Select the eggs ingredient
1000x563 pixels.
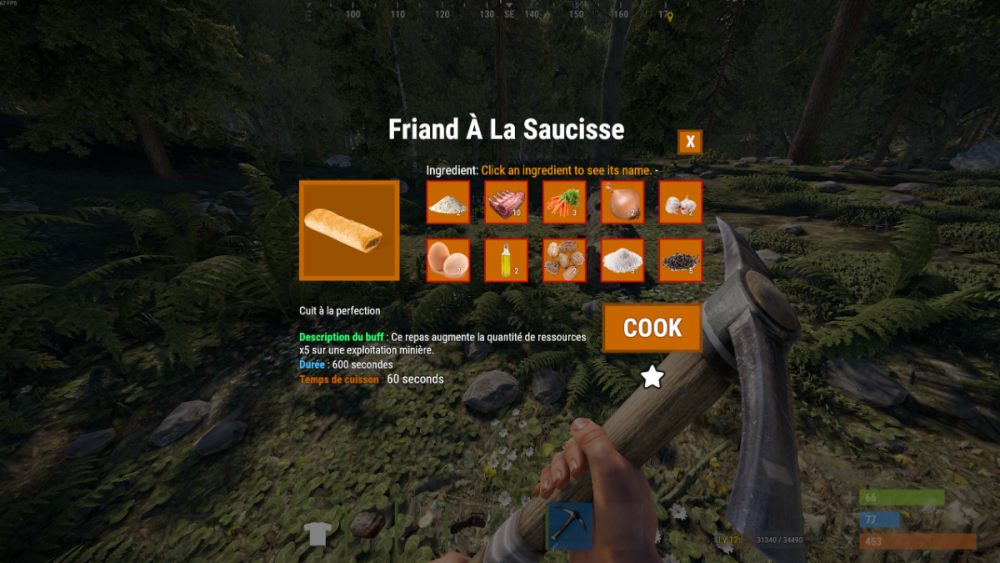[x=448, y=260]
